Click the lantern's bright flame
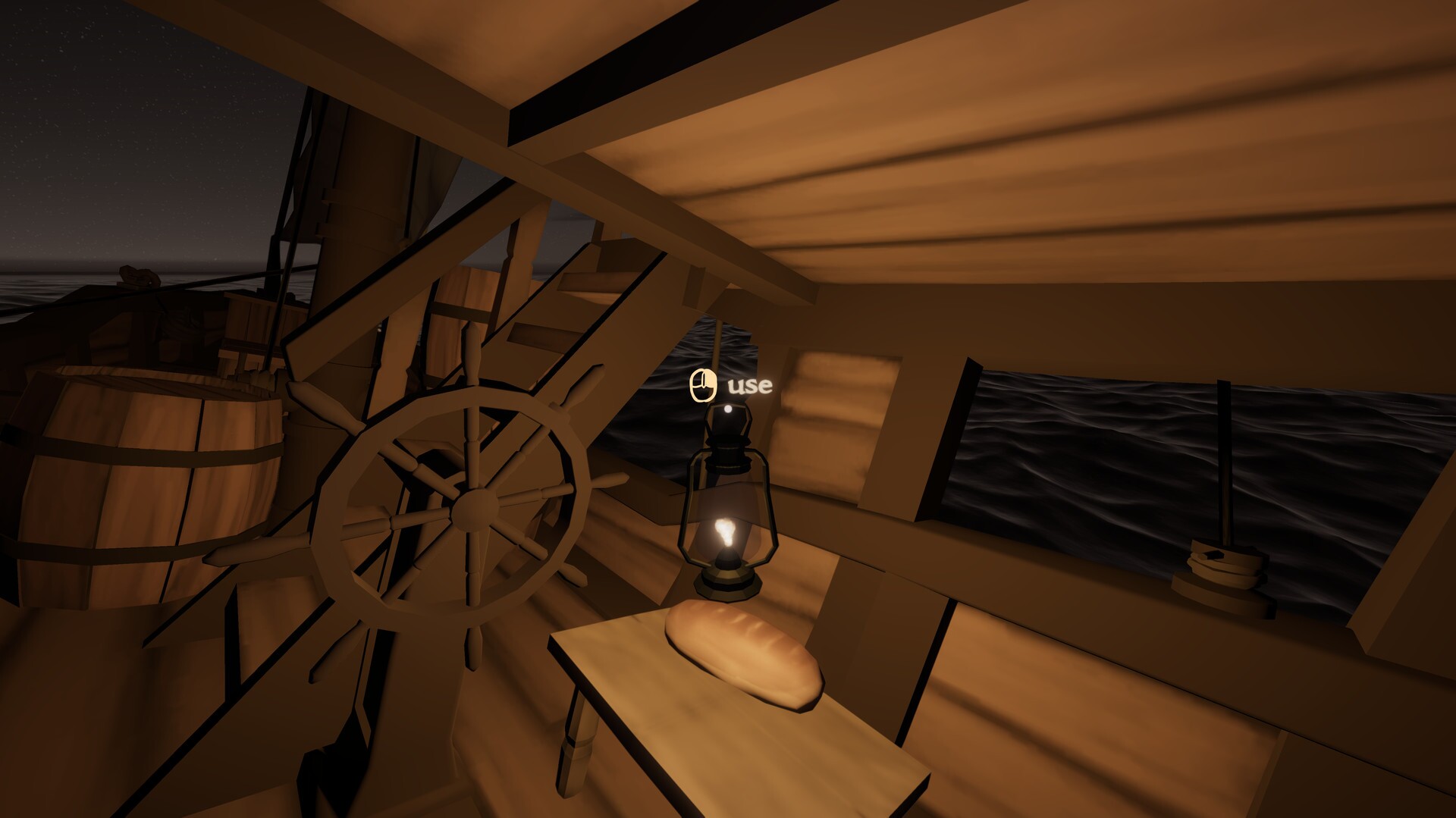Image resolution: width=1456 pixels, height=818 pixels. pyautogui.click(x=724, y=531)
